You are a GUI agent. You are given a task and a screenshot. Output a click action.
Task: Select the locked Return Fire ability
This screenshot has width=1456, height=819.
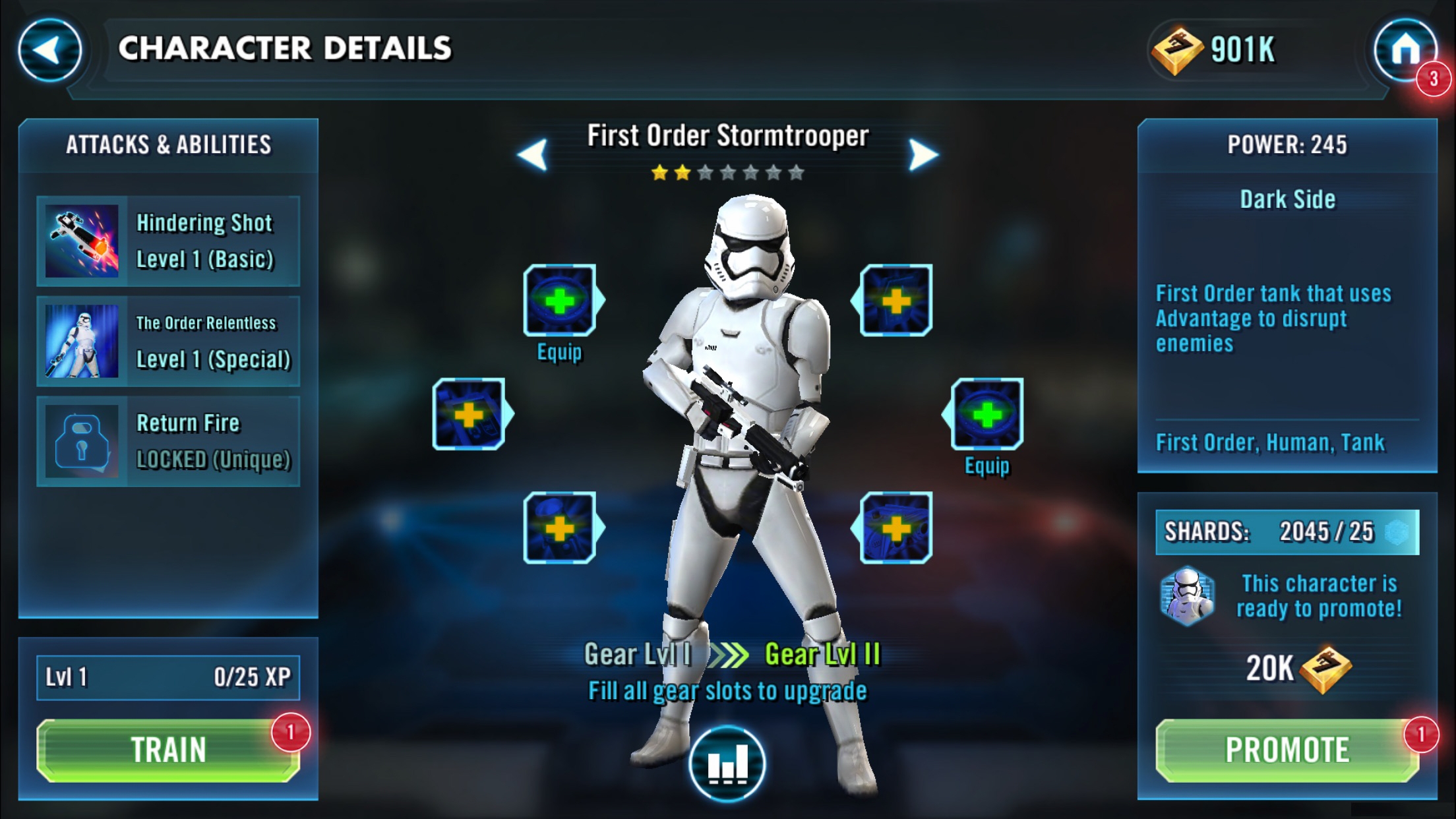[x=168, y=442]
